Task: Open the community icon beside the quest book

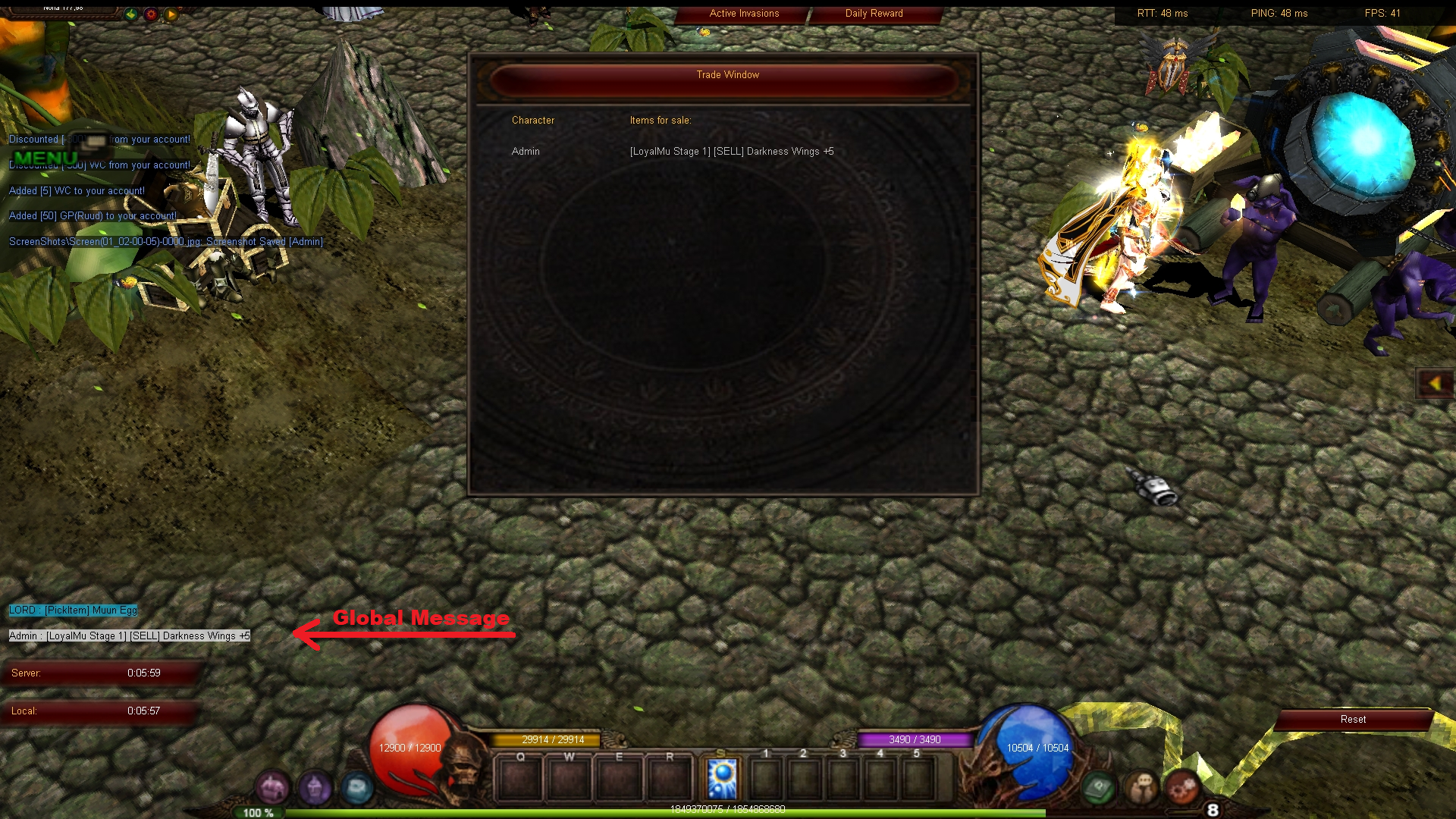Action: coord(1141,790)
